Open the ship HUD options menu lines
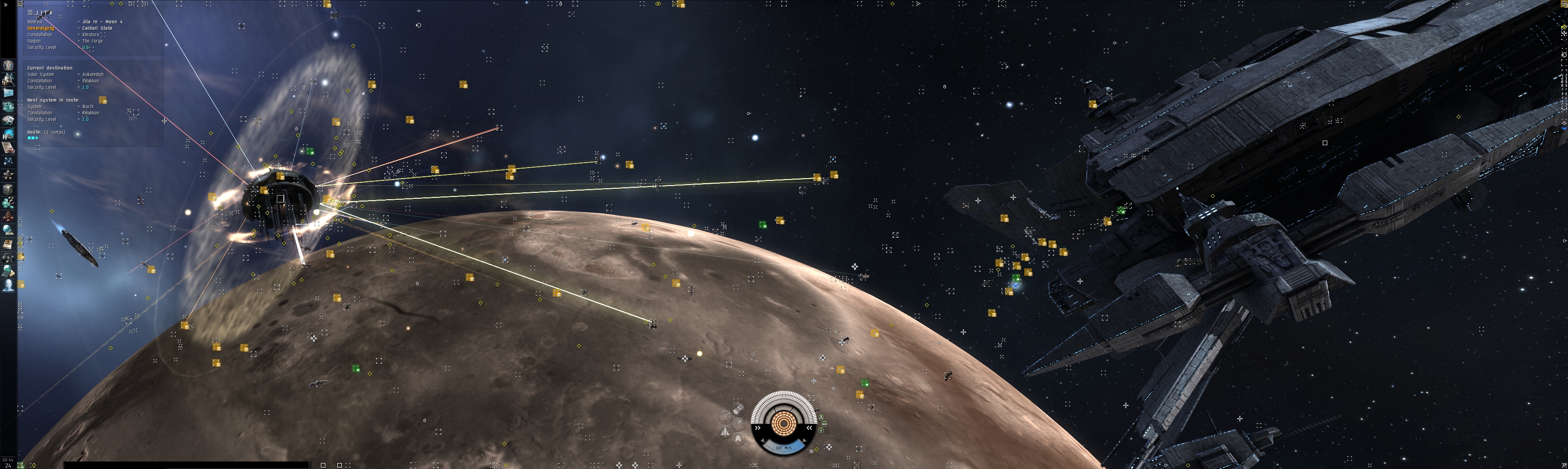Image resolution: width=1568 pixels, height=469 pixels. click(811, 451)
